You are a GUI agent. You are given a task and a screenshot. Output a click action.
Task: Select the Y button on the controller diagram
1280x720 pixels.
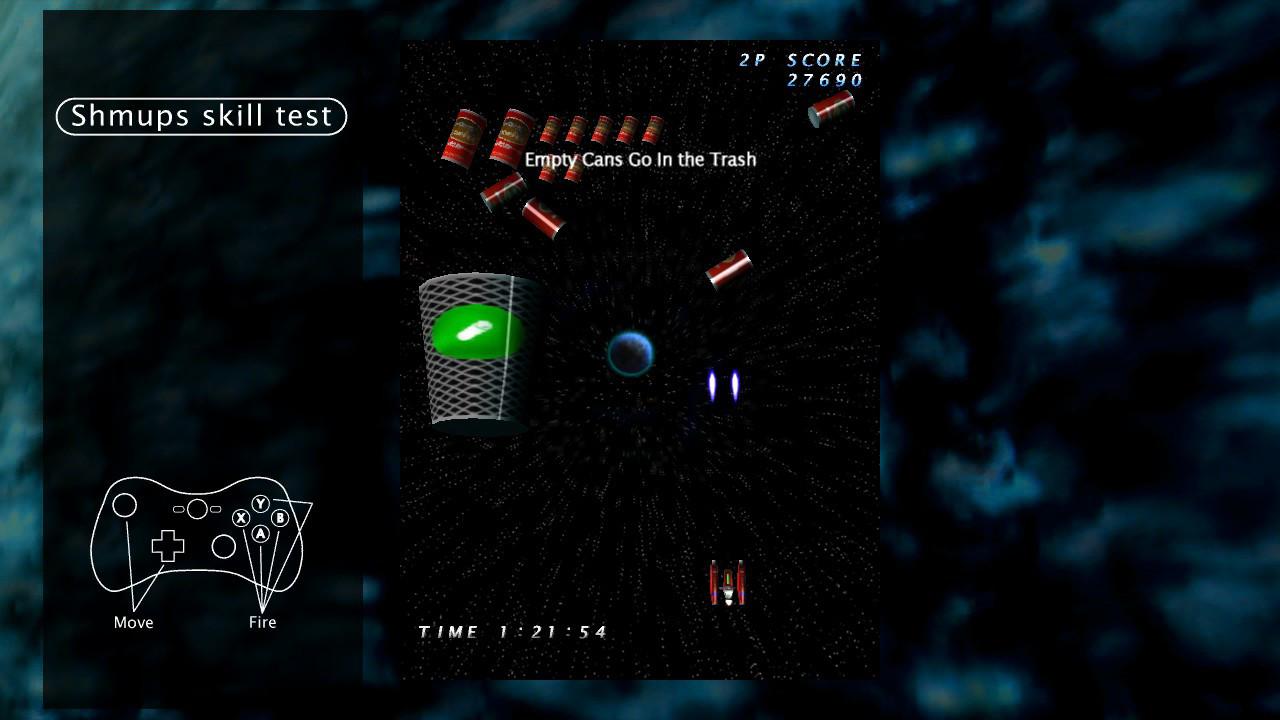(261, 503)
